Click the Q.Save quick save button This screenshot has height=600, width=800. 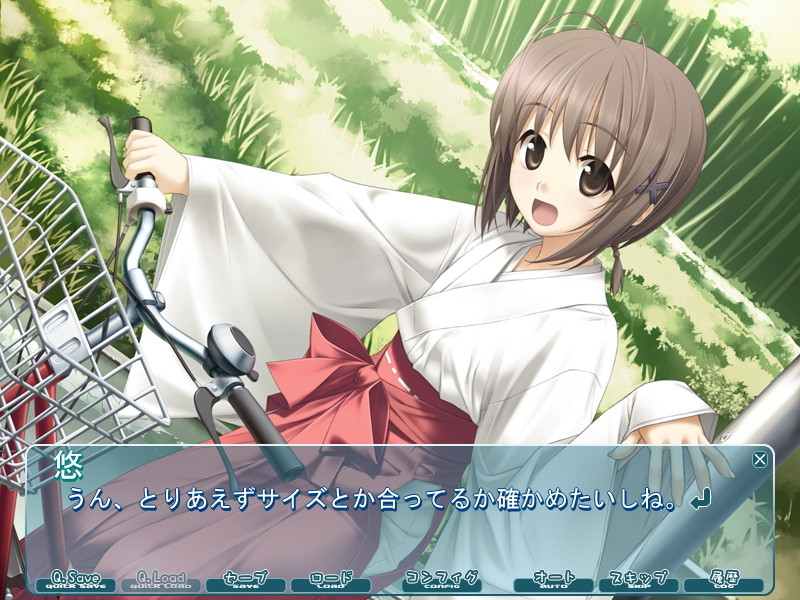pos(75,581)
